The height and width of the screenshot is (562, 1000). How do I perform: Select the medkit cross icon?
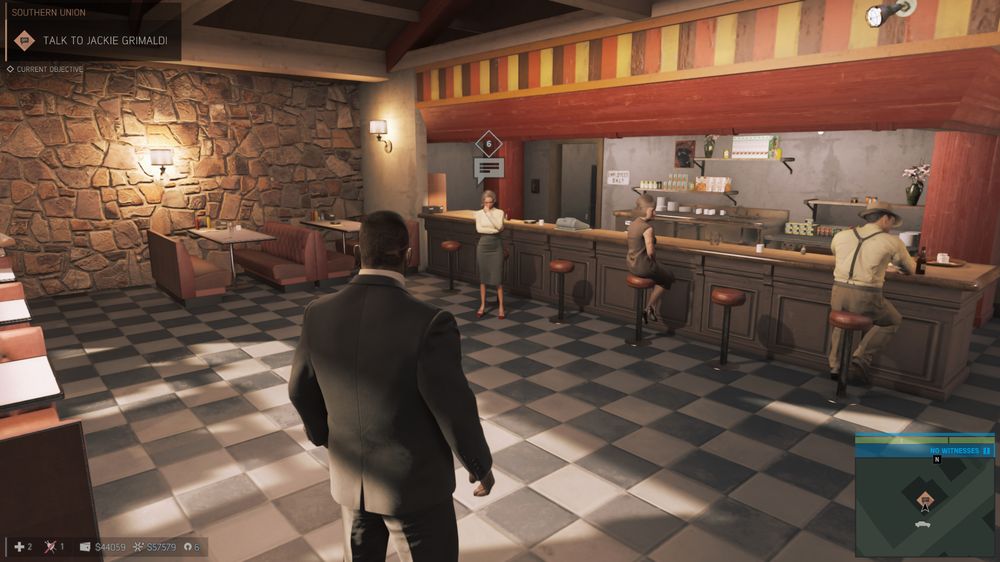18,547
